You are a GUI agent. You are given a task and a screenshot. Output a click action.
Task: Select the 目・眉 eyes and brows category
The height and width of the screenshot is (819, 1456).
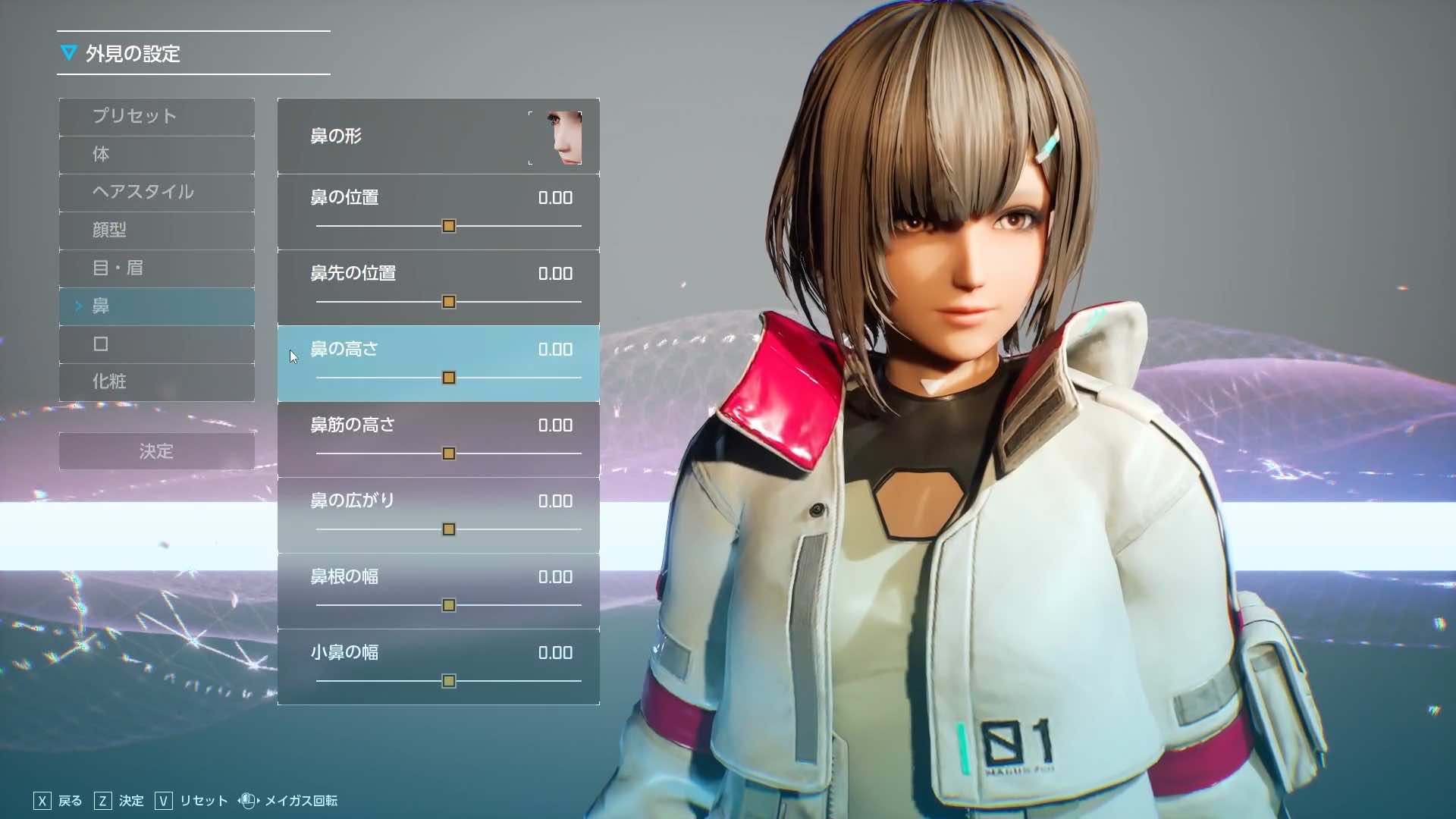(x=156, y=268)
